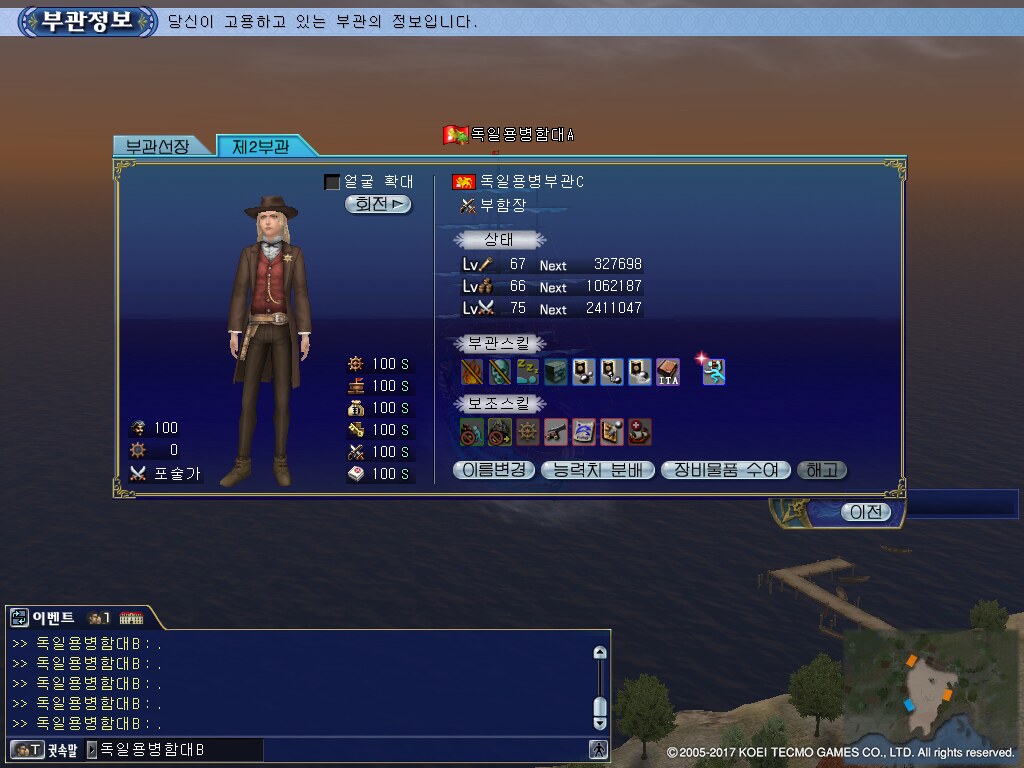1024x768 pixels.
Task: Open the 능력치 분배 stat allocation
Action: pos(598,470)
